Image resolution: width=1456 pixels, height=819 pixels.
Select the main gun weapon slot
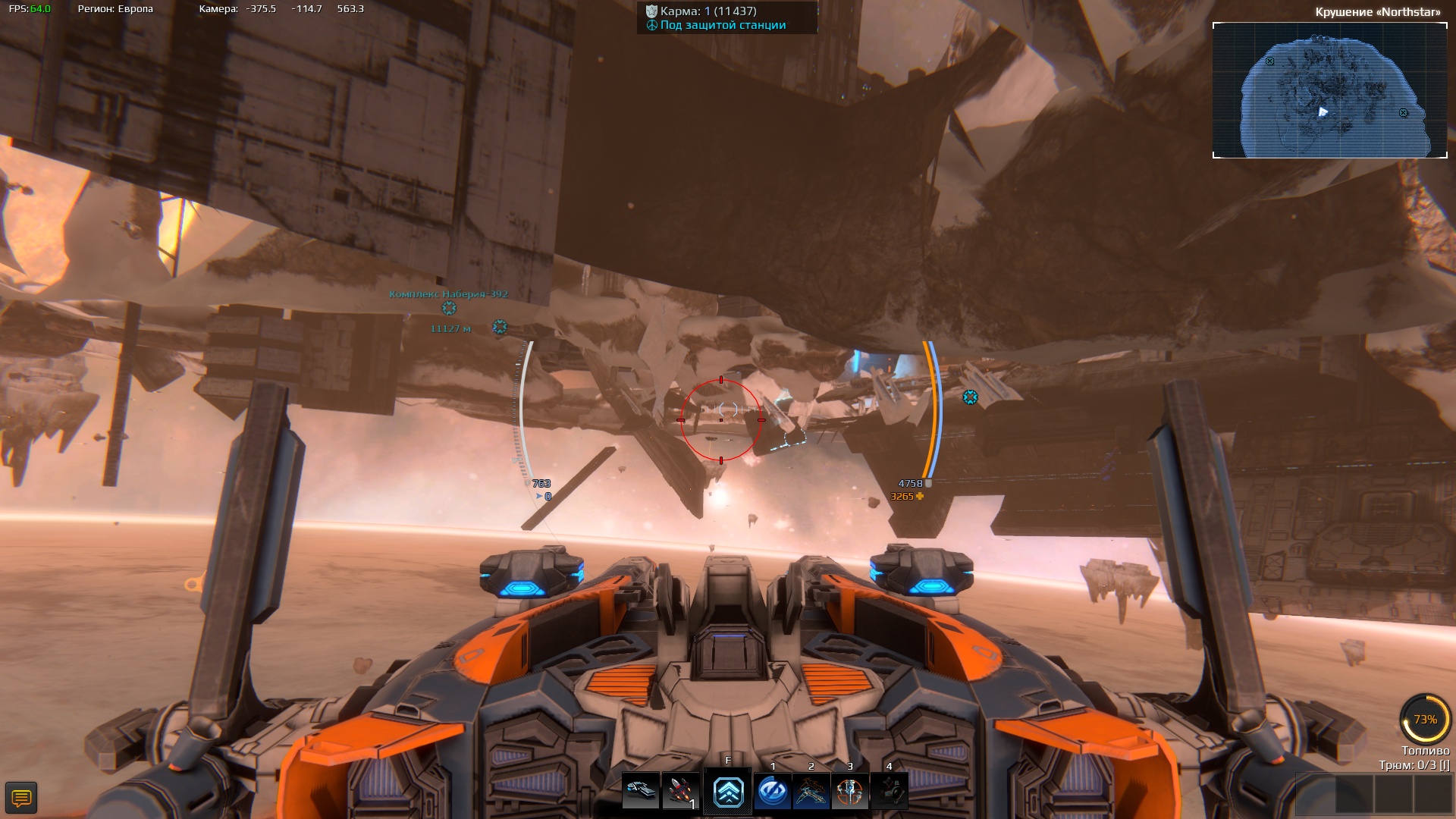641,792
